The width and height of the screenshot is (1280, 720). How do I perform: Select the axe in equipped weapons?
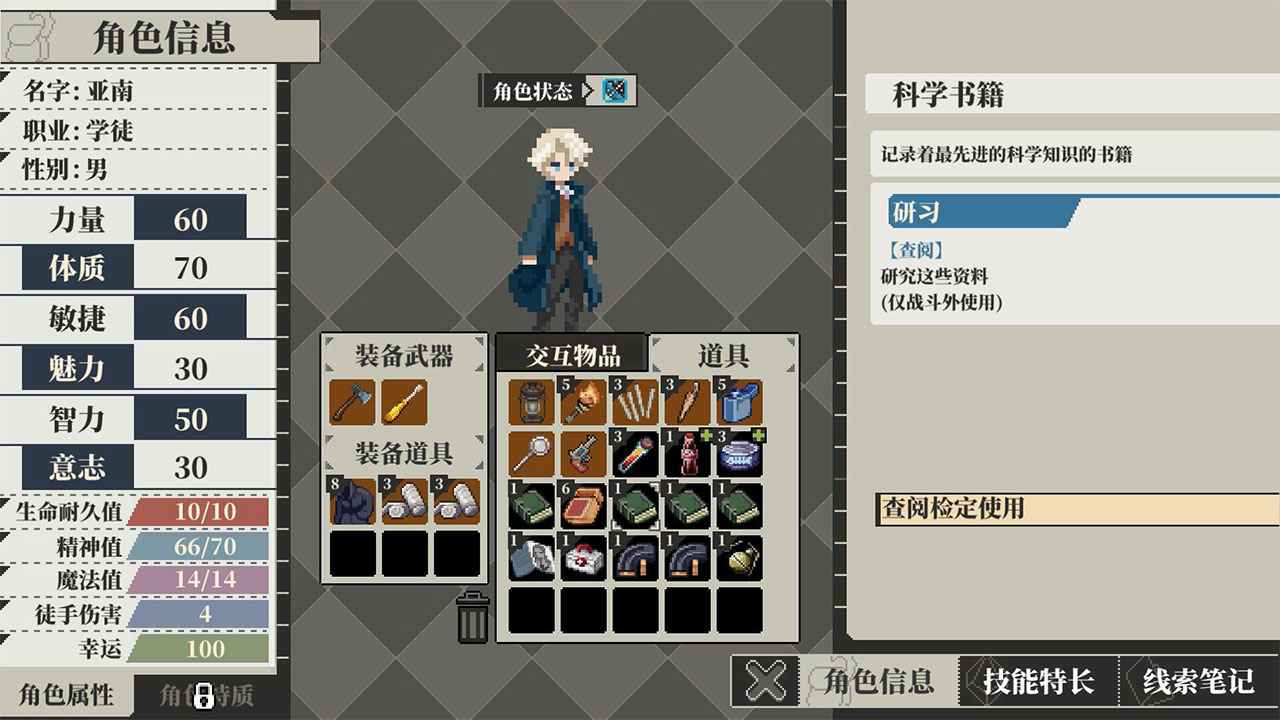tap(352, 402)
